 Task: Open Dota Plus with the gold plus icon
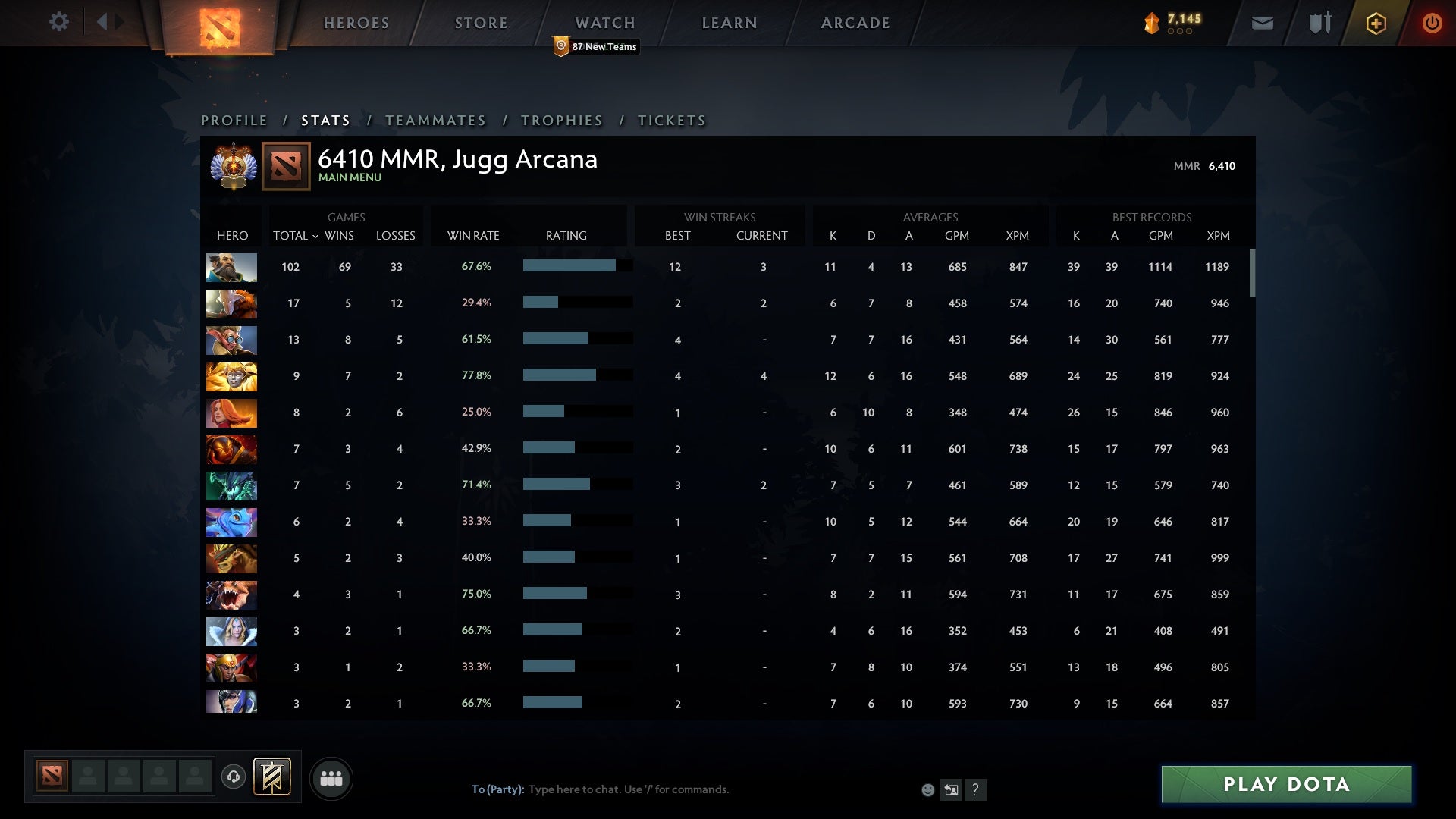(x=1375, y=23)
